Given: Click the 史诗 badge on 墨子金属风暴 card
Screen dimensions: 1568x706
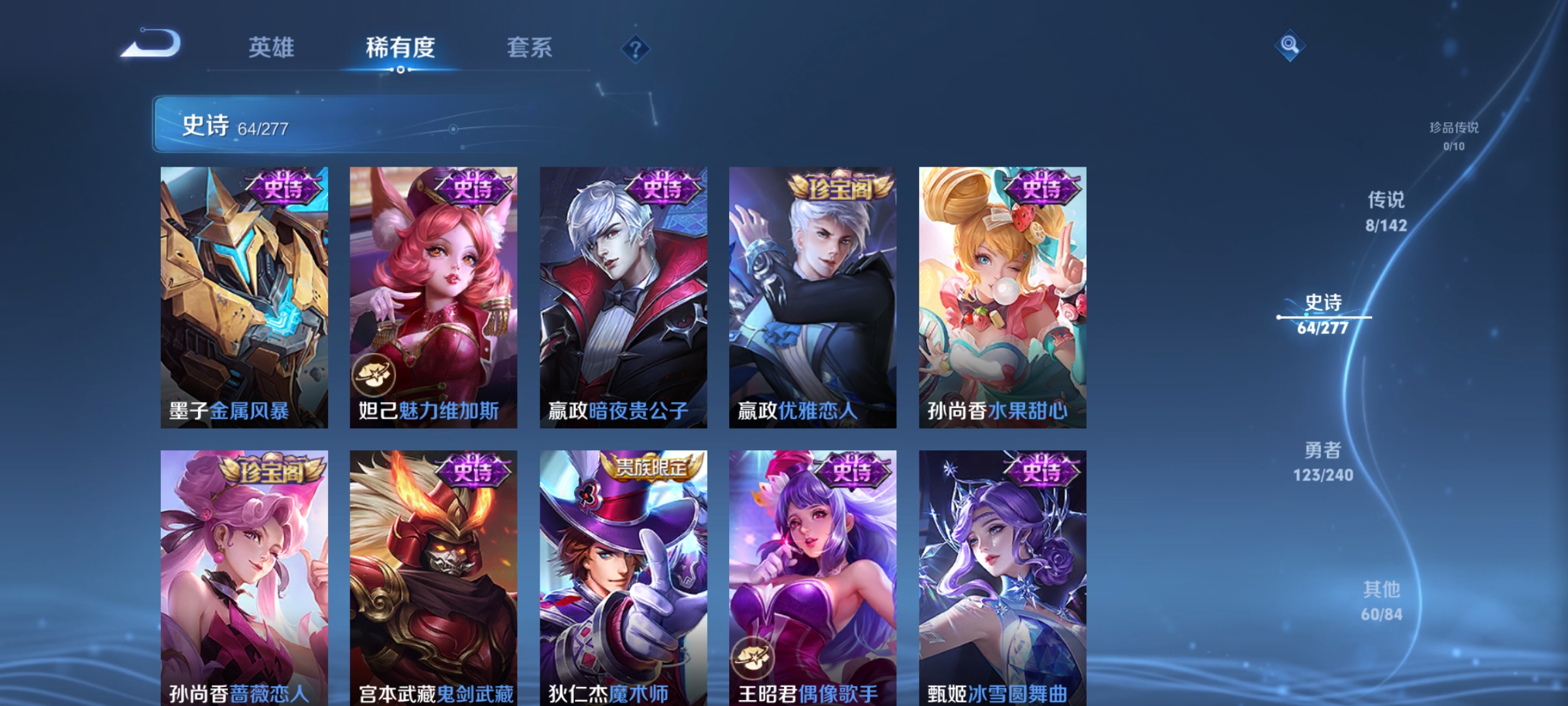Looking at the screenshot, I should (283, 188).
